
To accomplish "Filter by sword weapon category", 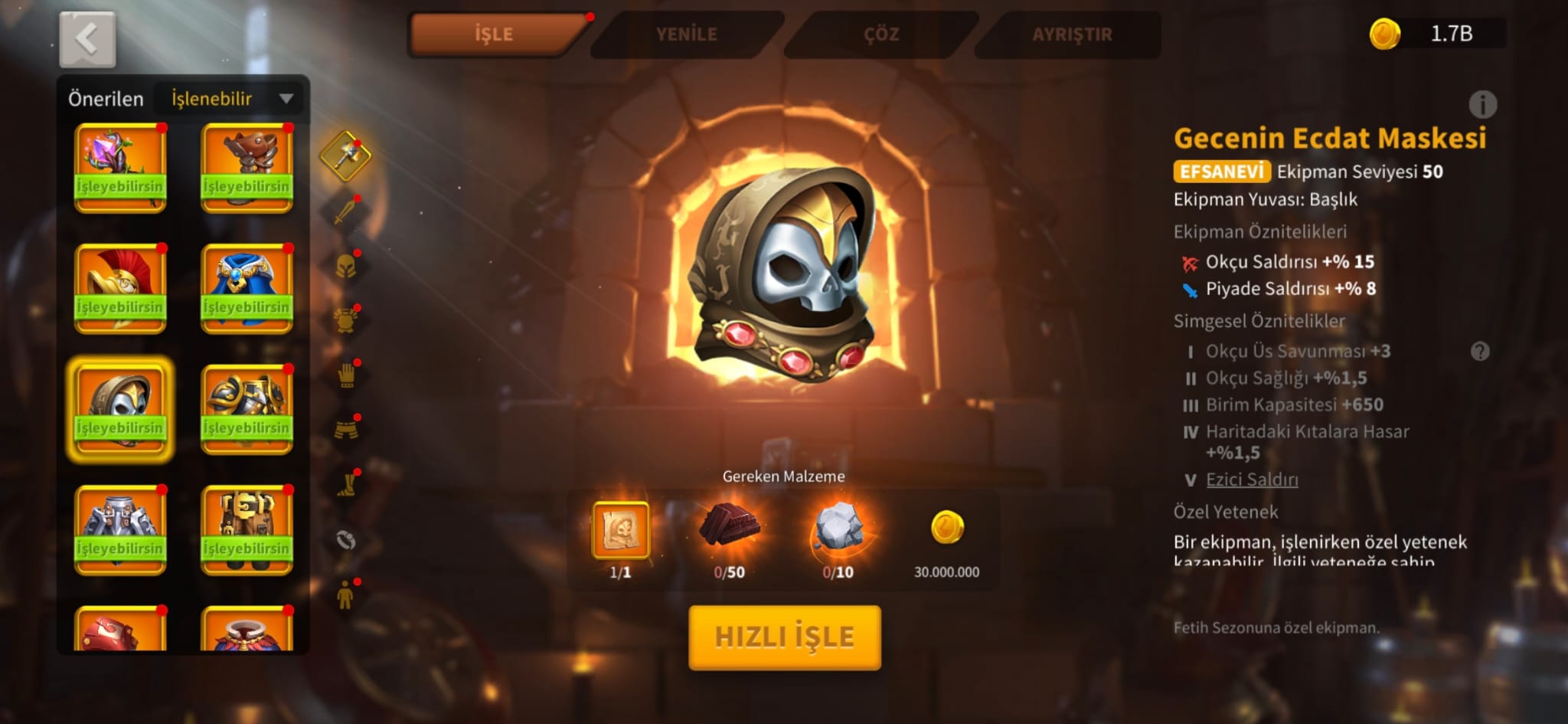I will click(x=346, y=210).
